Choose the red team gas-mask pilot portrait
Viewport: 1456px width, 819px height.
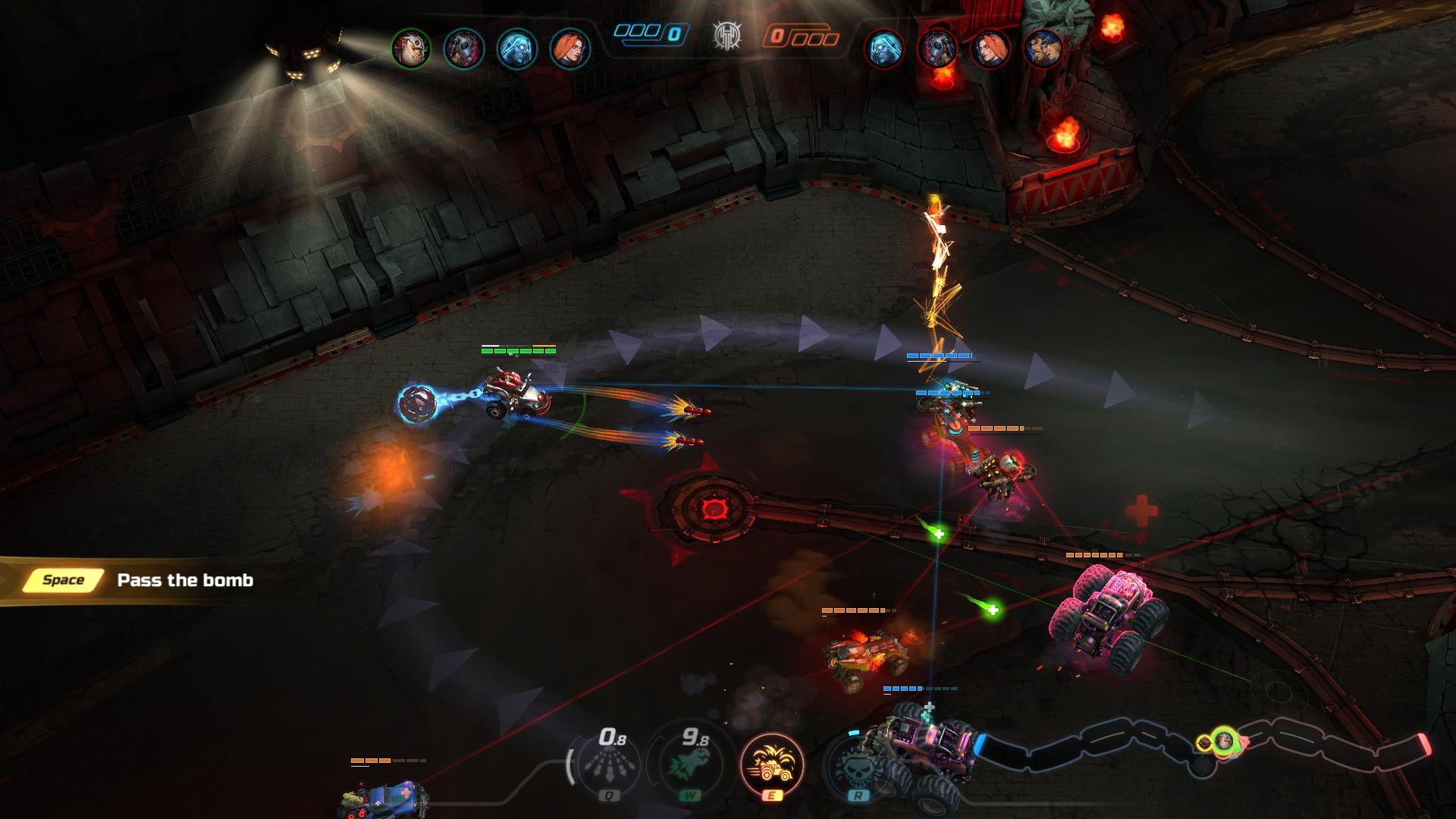(937, 49)
